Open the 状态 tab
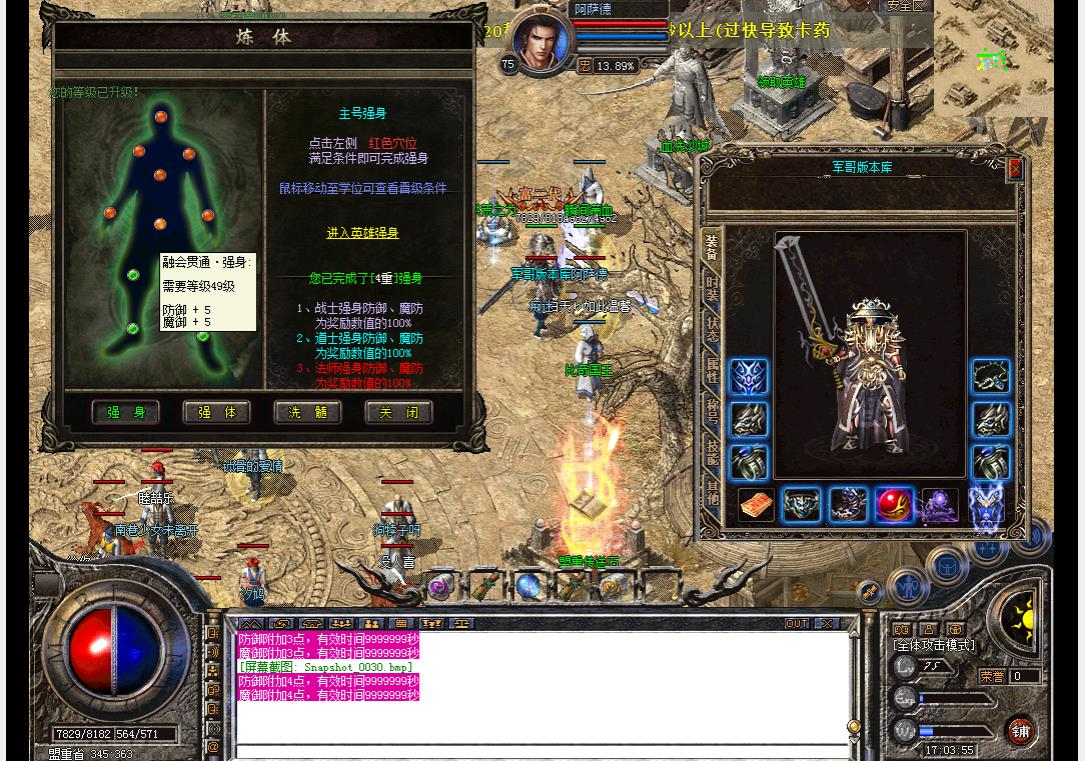 click(712, 329)
